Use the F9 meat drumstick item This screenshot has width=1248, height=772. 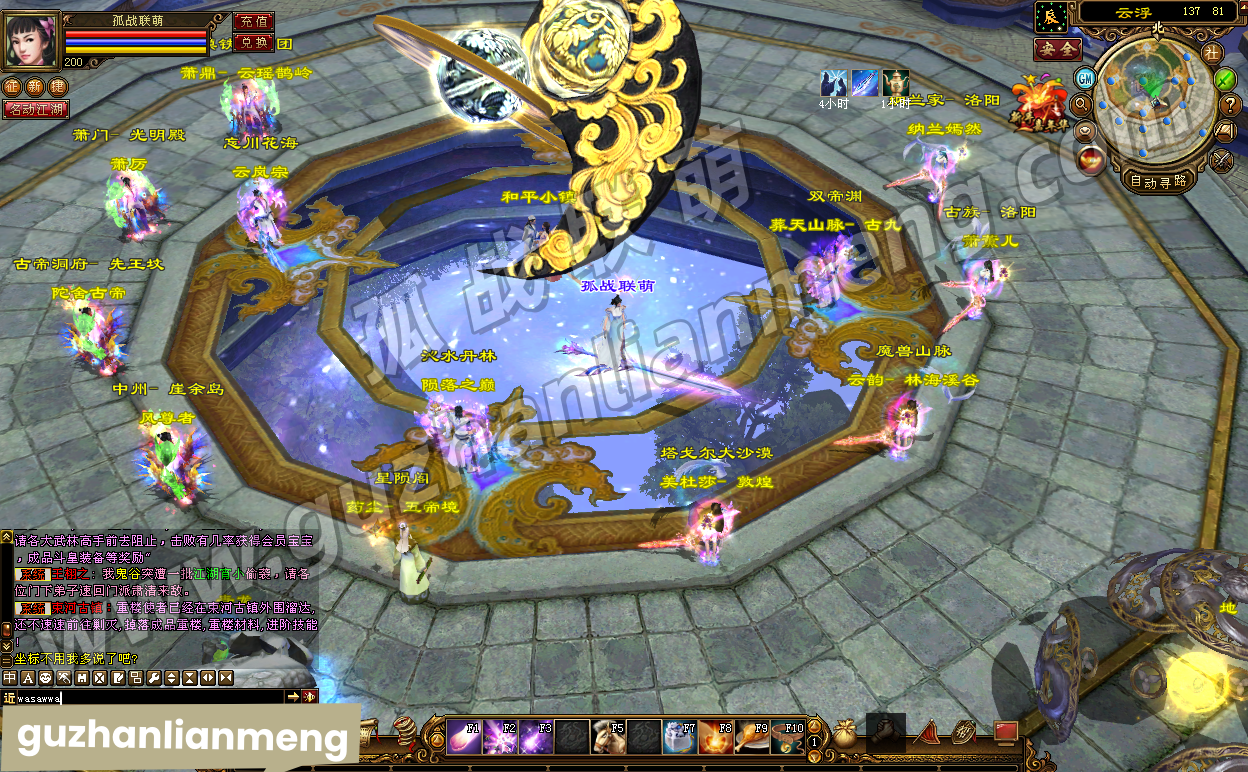tap(752, 737)
